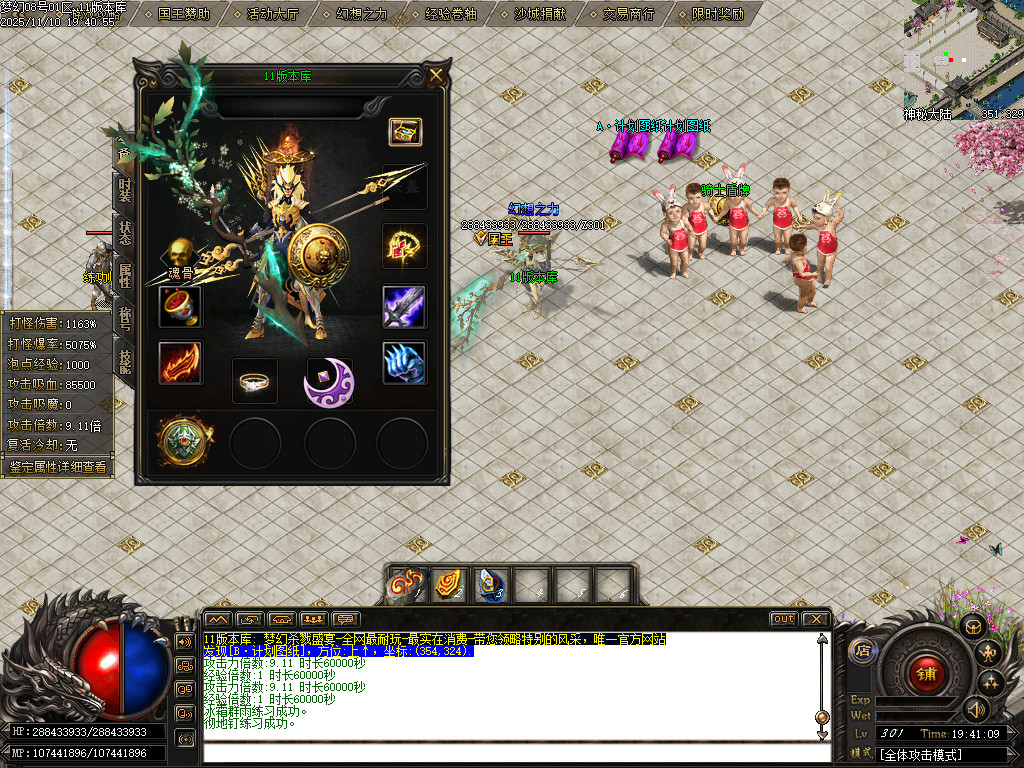
Task: Click the treasure chest icon in equipment panel
Action: click(x=405, y=132)
